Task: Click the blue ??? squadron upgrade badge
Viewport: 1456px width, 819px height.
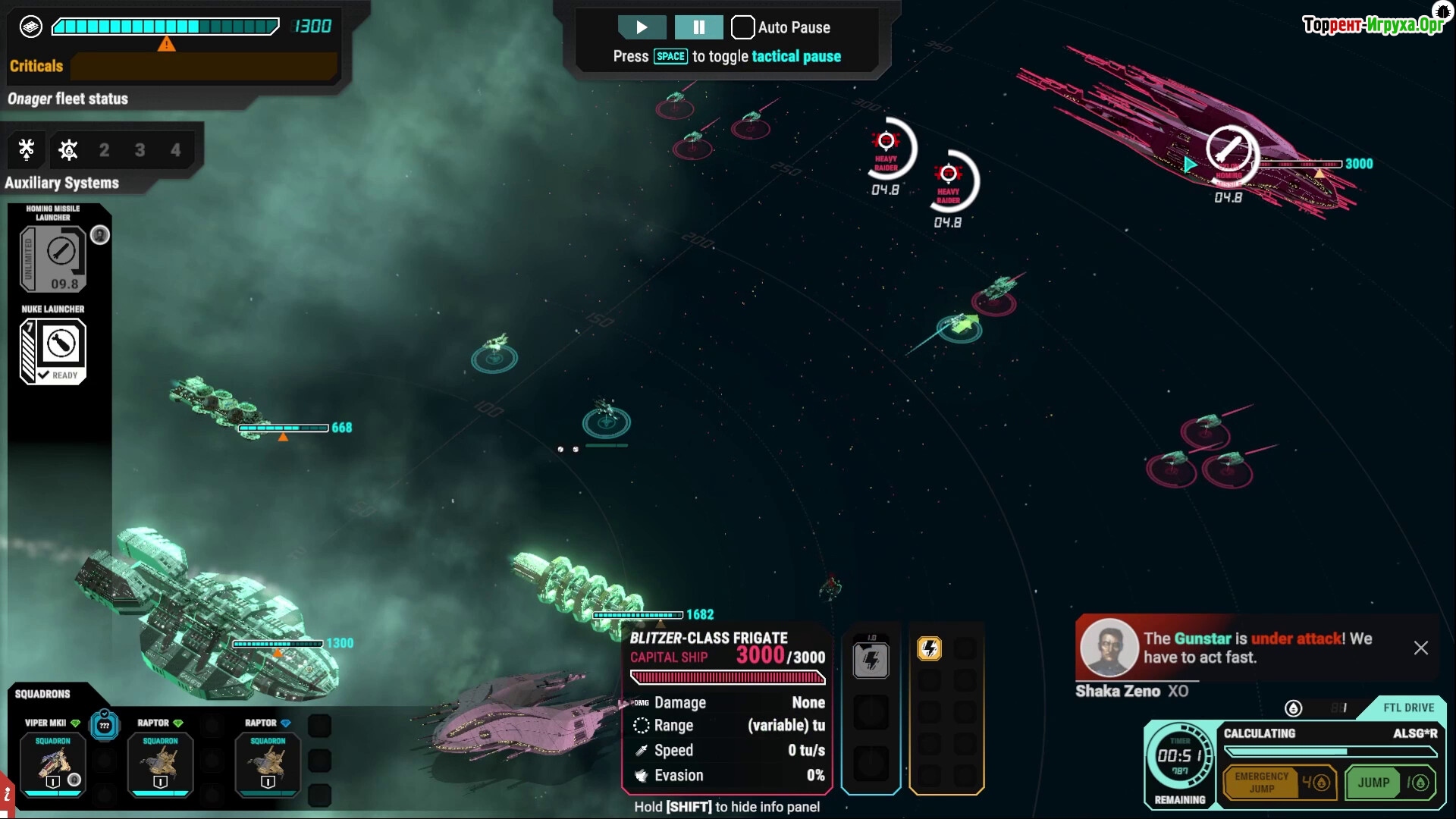Action: 105,726
